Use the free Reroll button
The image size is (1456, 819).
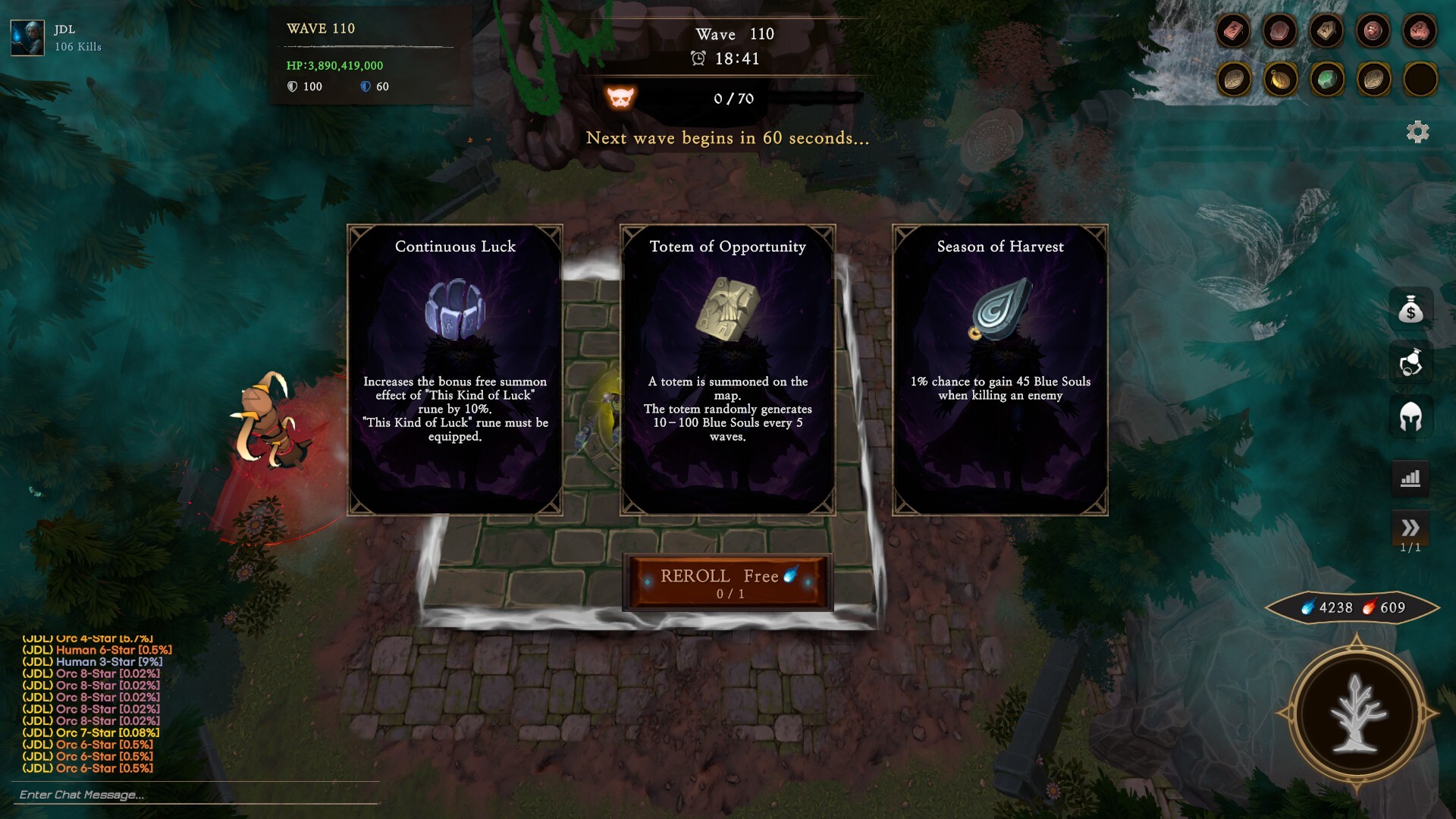coord(727,582)
